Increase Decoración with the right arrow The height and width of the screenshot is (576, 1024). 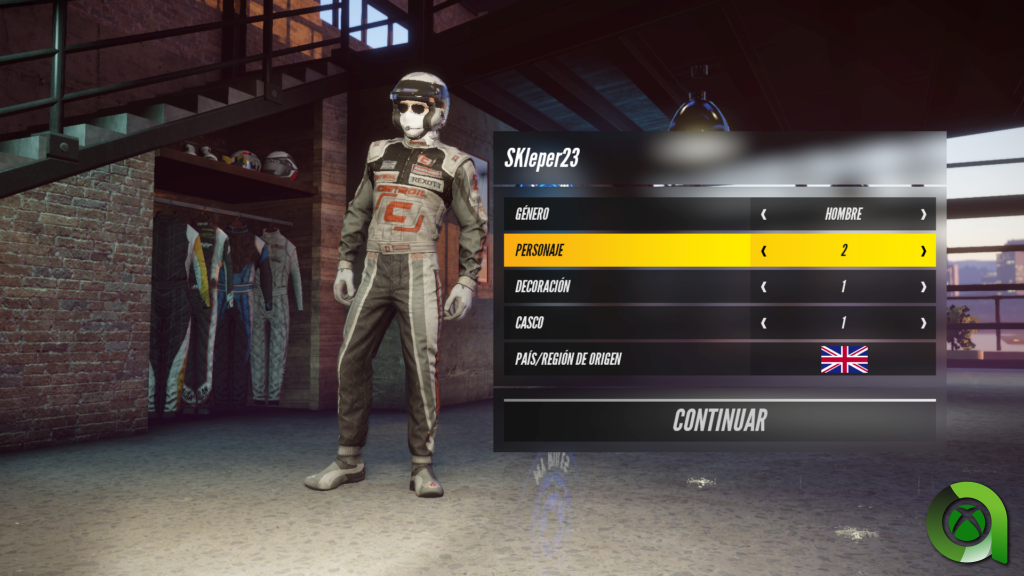923,287
